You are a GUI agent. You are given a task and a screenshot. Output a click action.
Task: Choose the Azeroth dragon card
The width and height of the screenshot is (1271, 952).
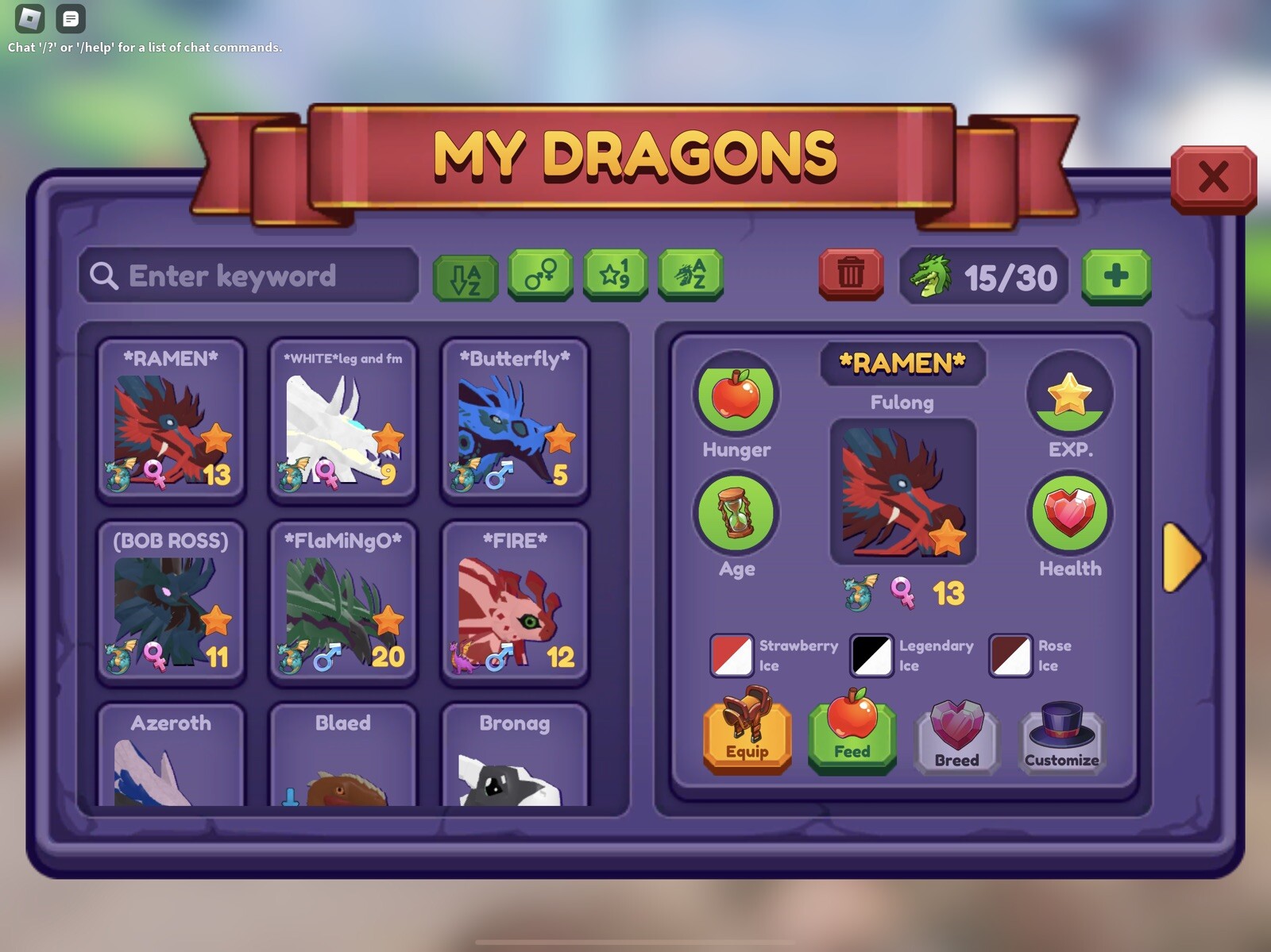pyautogui.click(x=171, y=757)
